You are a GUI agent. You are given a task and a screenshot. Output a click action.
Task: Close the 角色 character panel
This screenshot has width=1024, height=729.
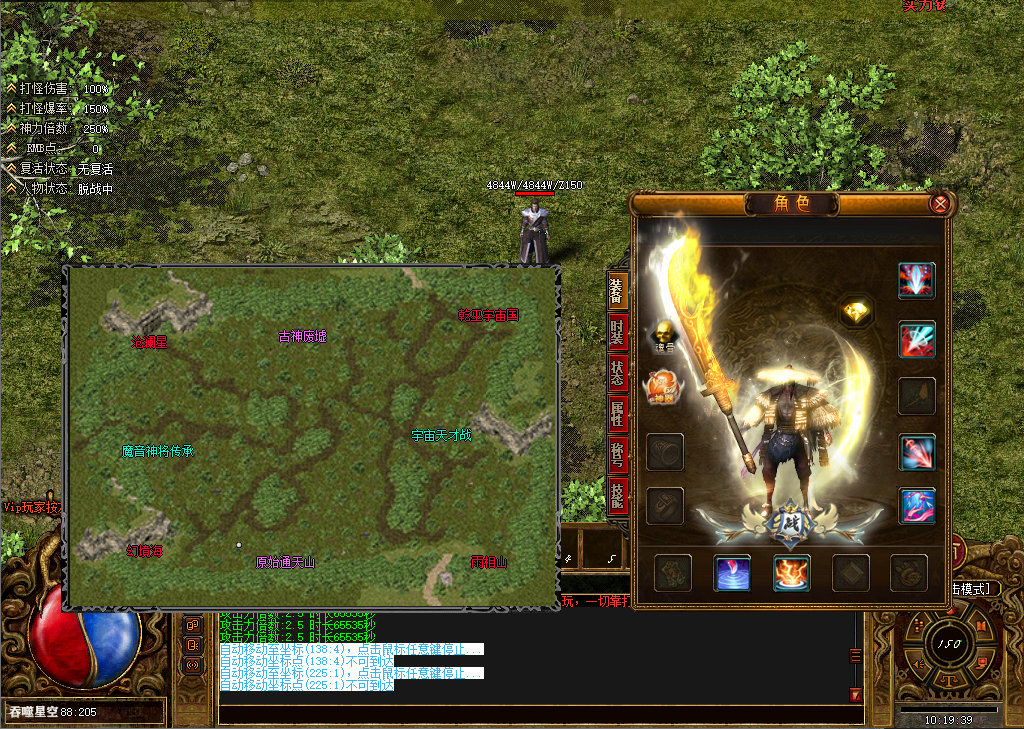click(940, 204)
